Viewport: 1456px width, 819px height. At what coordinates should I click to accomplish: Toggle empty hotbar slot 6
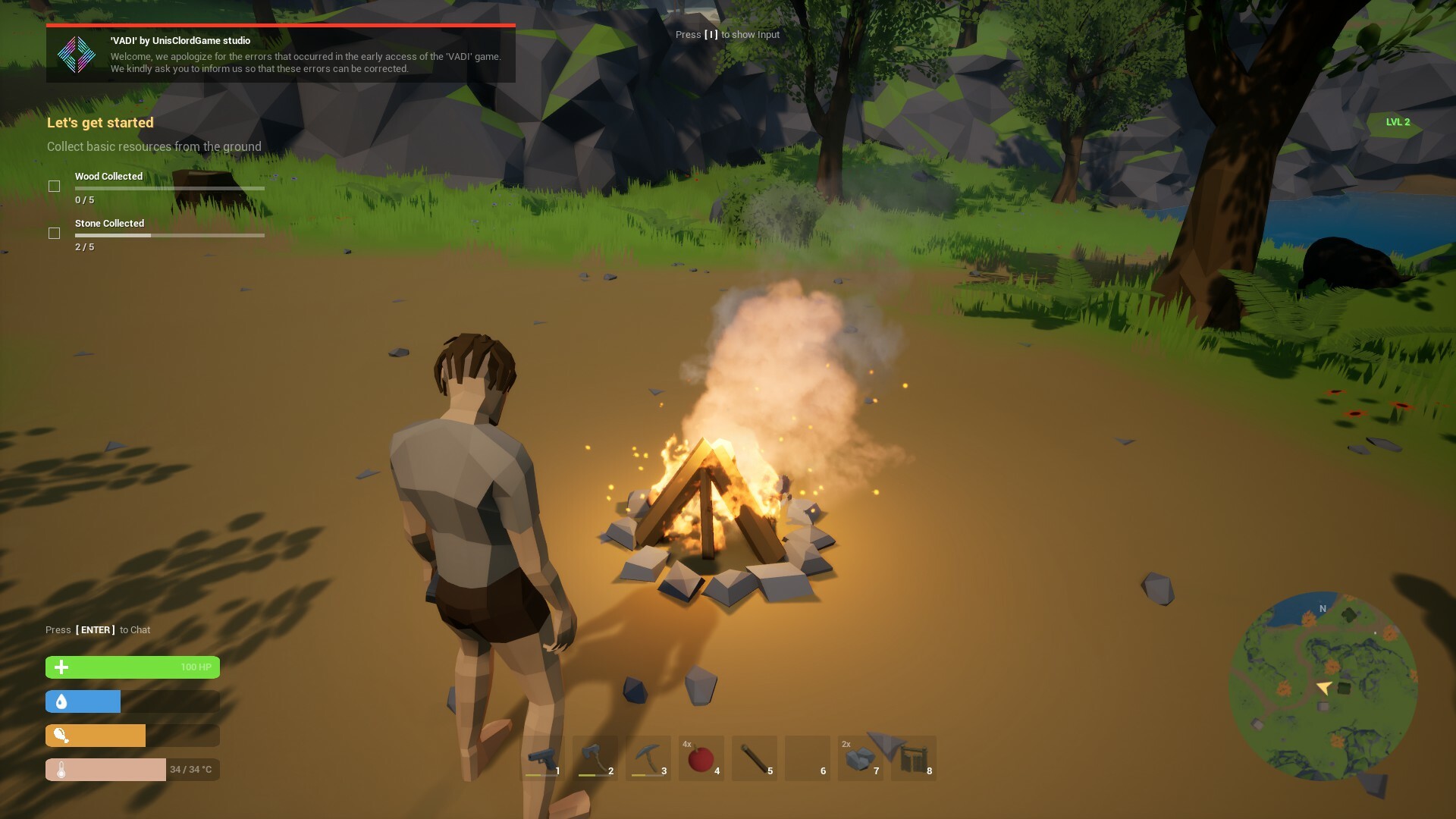tap(808, 758)
